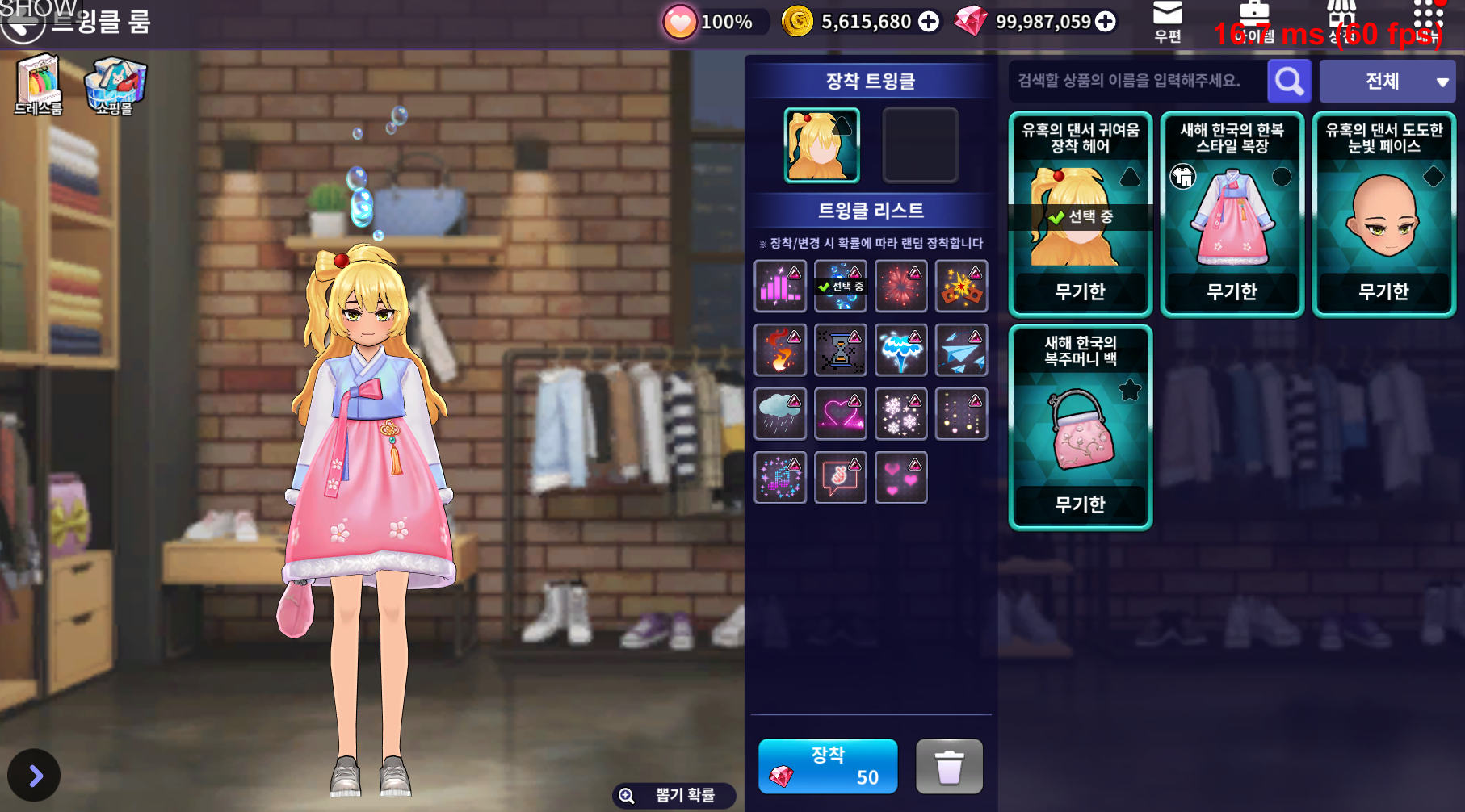The width and height of the screenshot is (1465, 812).
Task: Add more gold coins
Action: click(929, 22)
